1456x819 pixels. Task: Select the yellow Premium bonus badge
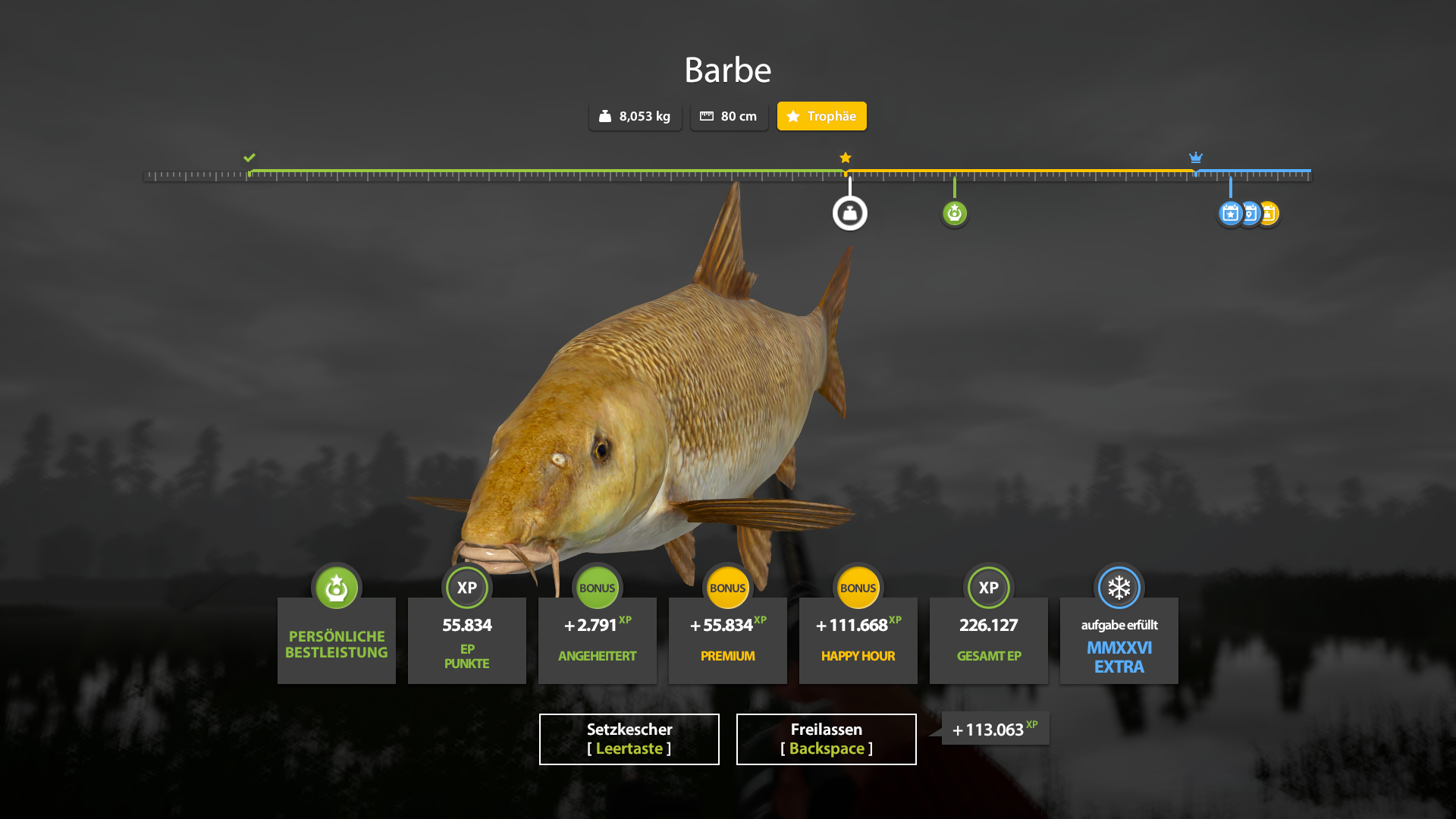tap(727, 588)
